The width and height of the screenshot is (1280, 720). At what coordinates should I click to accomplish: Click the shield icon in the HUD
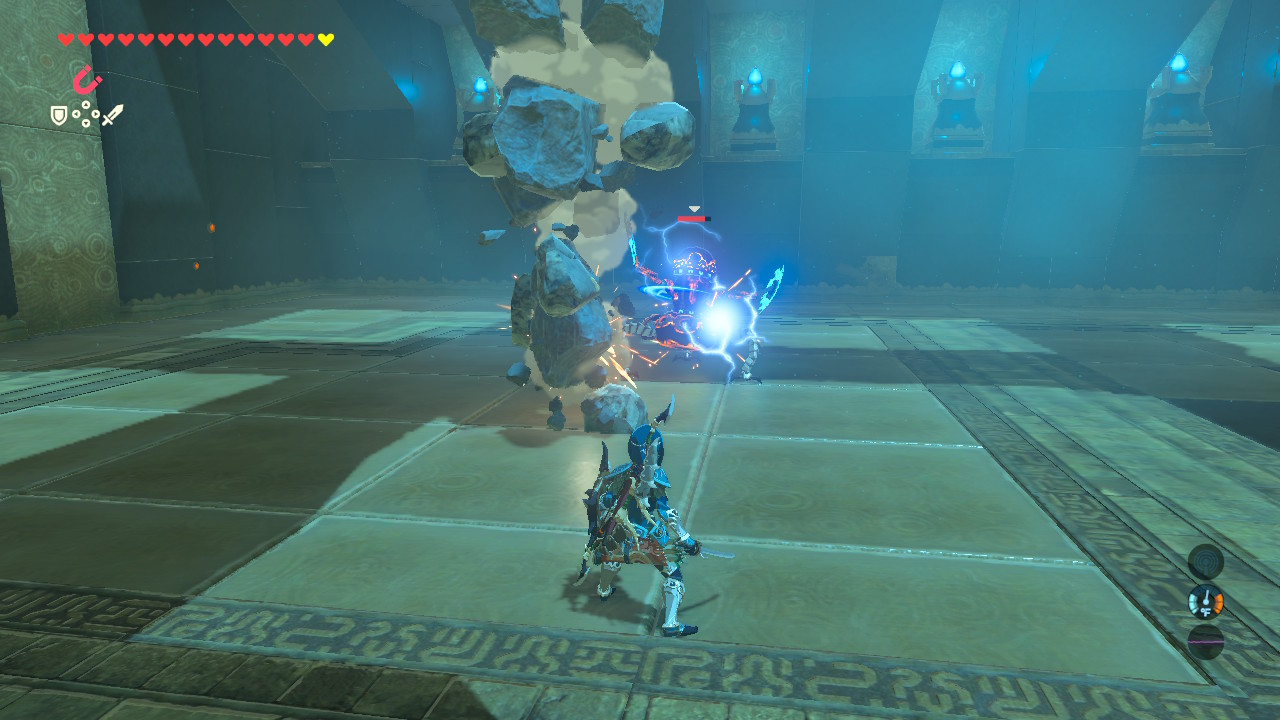click(x=60, y=114)
